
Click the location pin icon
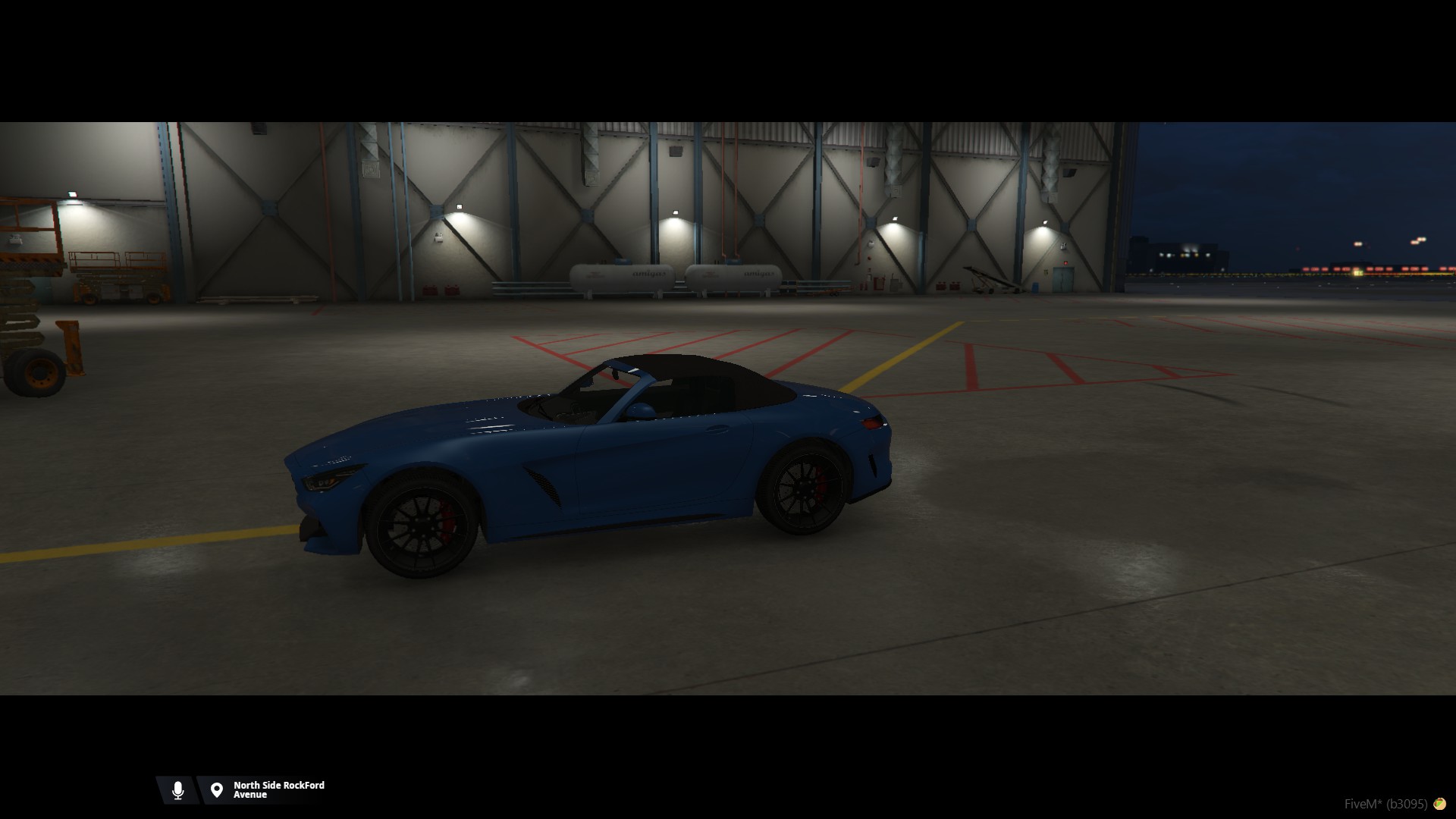click(217, 790)
